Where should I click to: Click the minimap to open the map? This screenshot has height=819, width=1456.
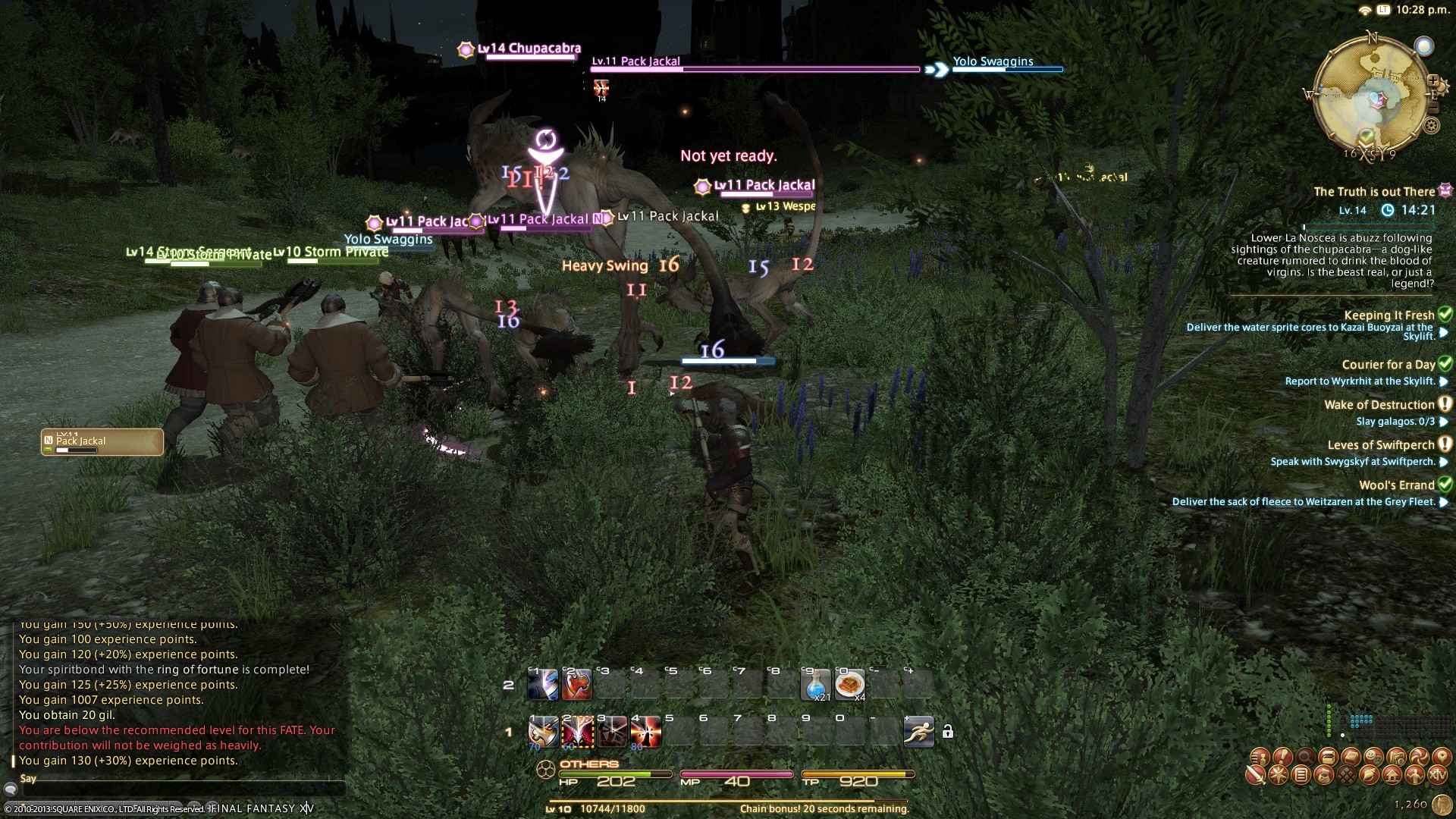tap(1371, 95)
